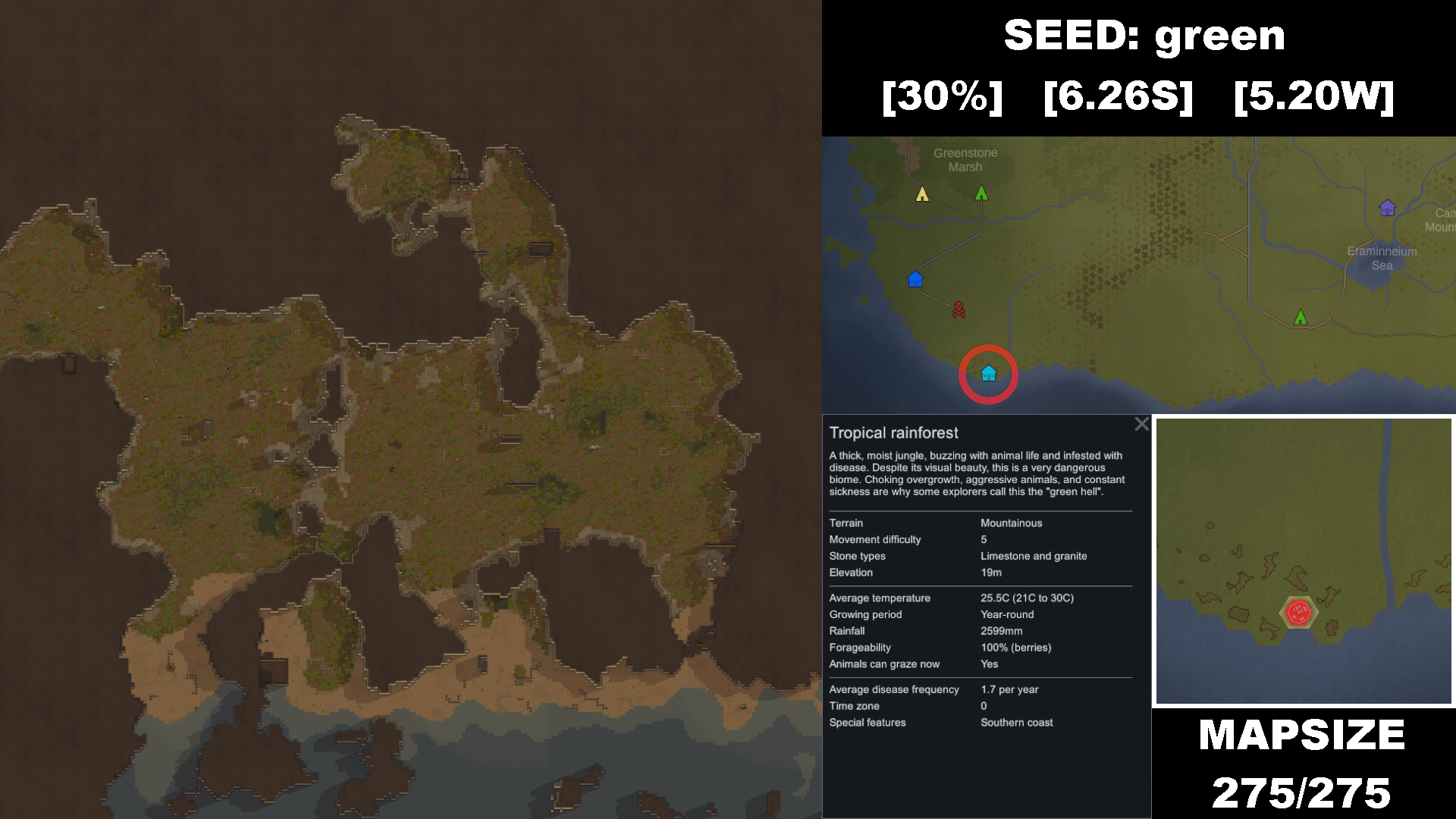
Task: Click the red skull destroyed settlement marker
Action: pyautogui.click(x=958, y=309)
